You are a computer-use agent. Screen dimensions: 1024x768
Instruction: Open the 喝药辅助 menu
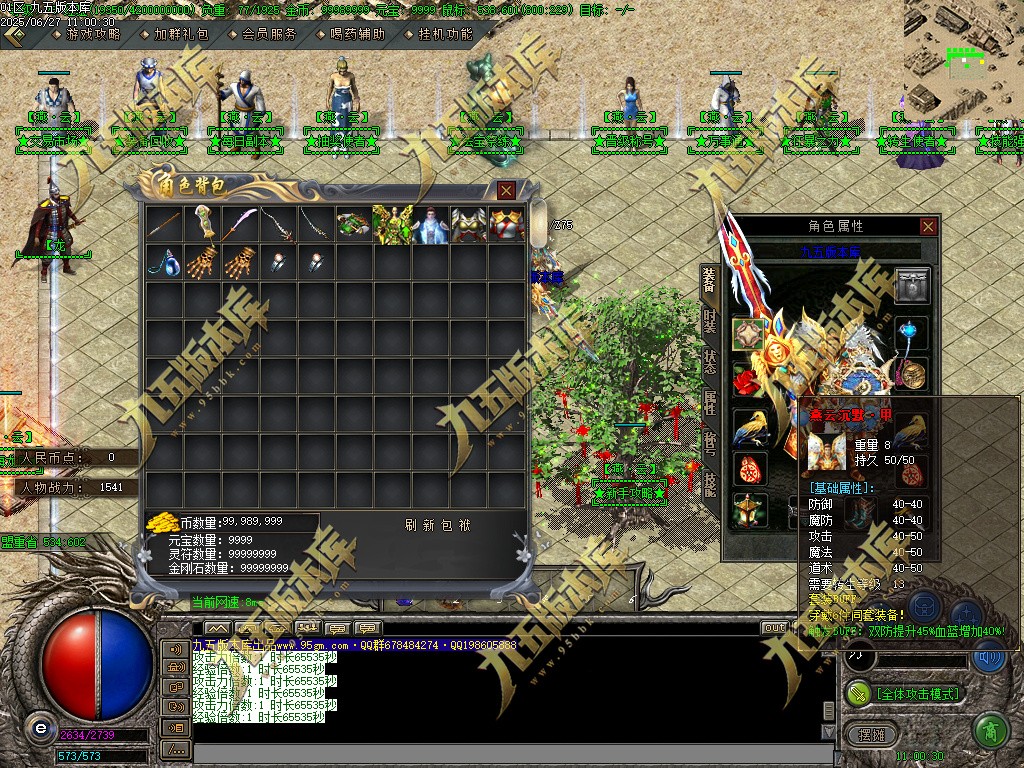(357, 34)
